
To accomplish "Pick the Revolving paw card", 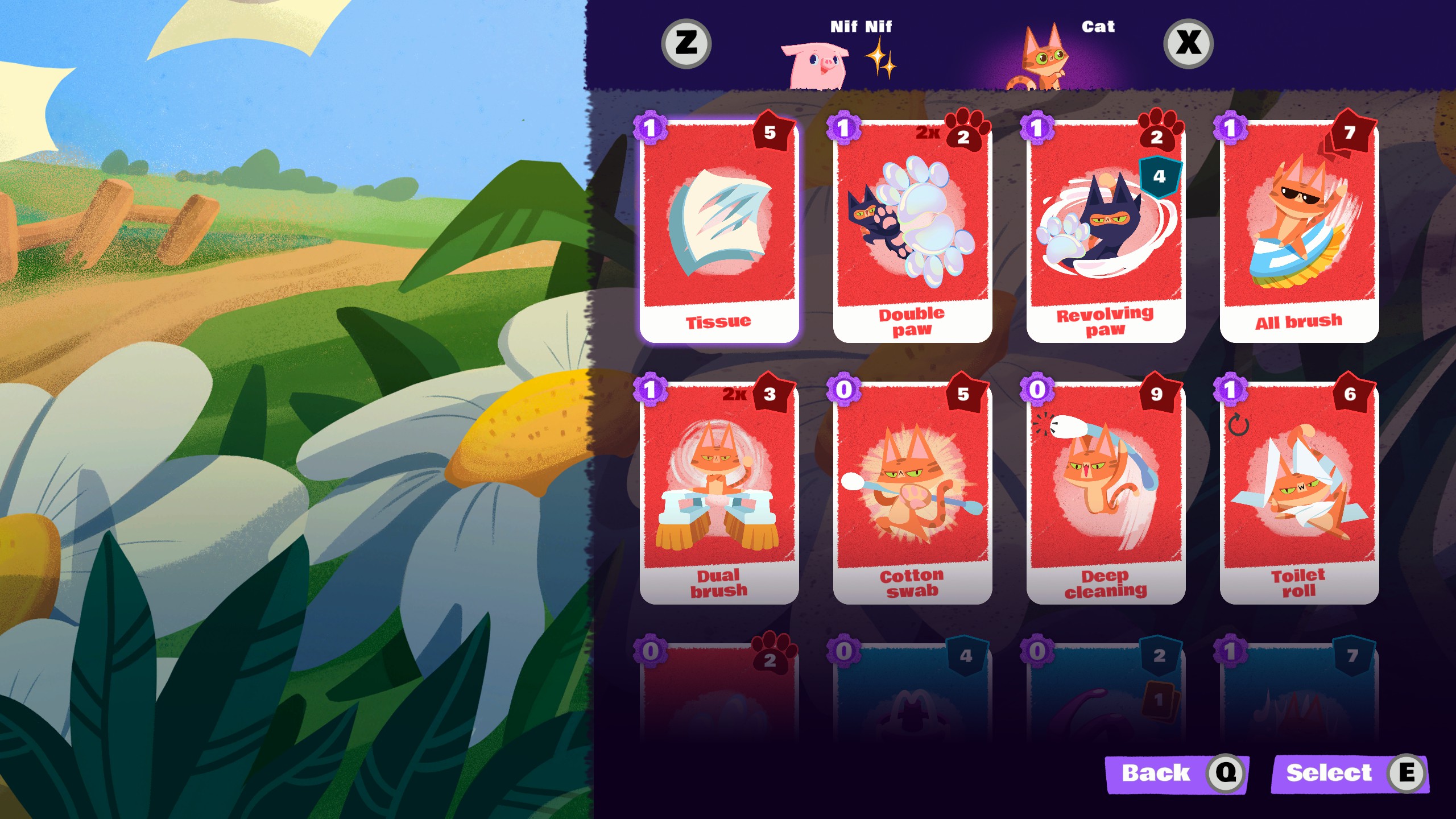I will (x=1106, y=233).
